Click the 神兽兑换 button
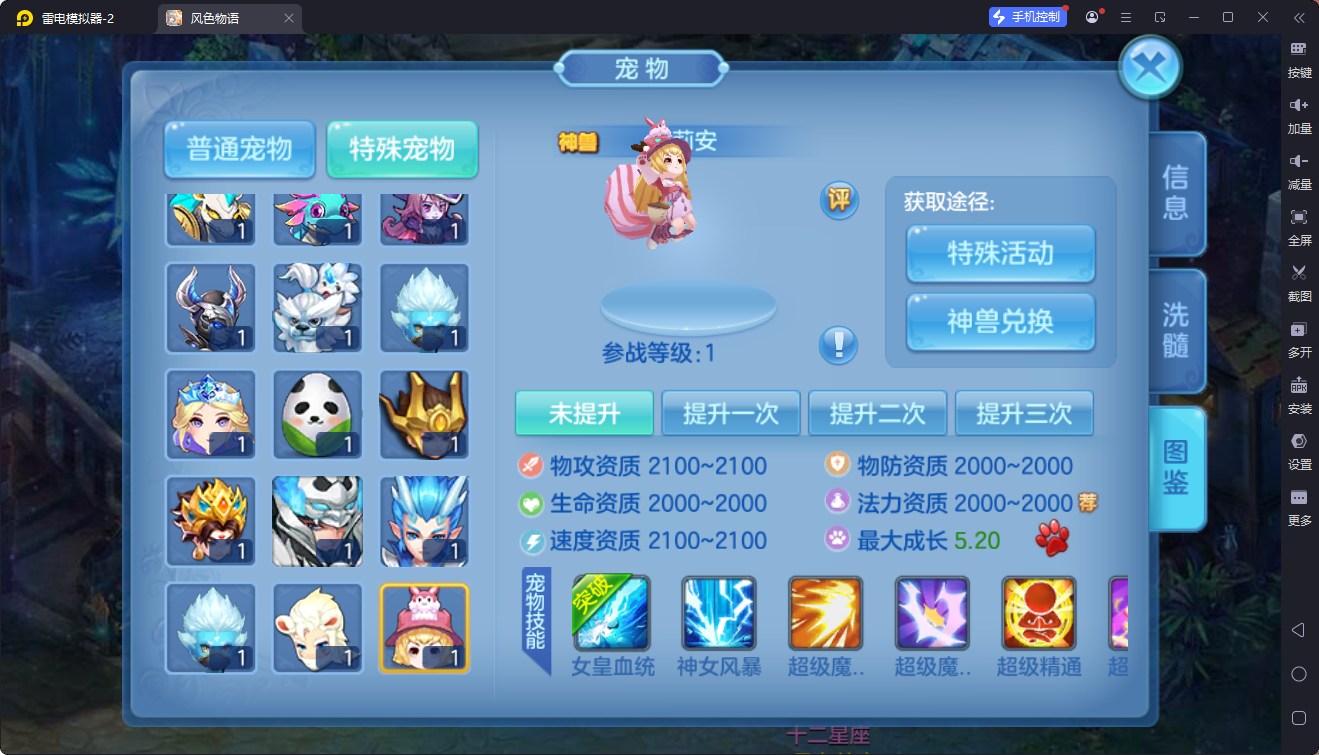1319x755 pixels. pyautogui.click(x=999, y=323)
